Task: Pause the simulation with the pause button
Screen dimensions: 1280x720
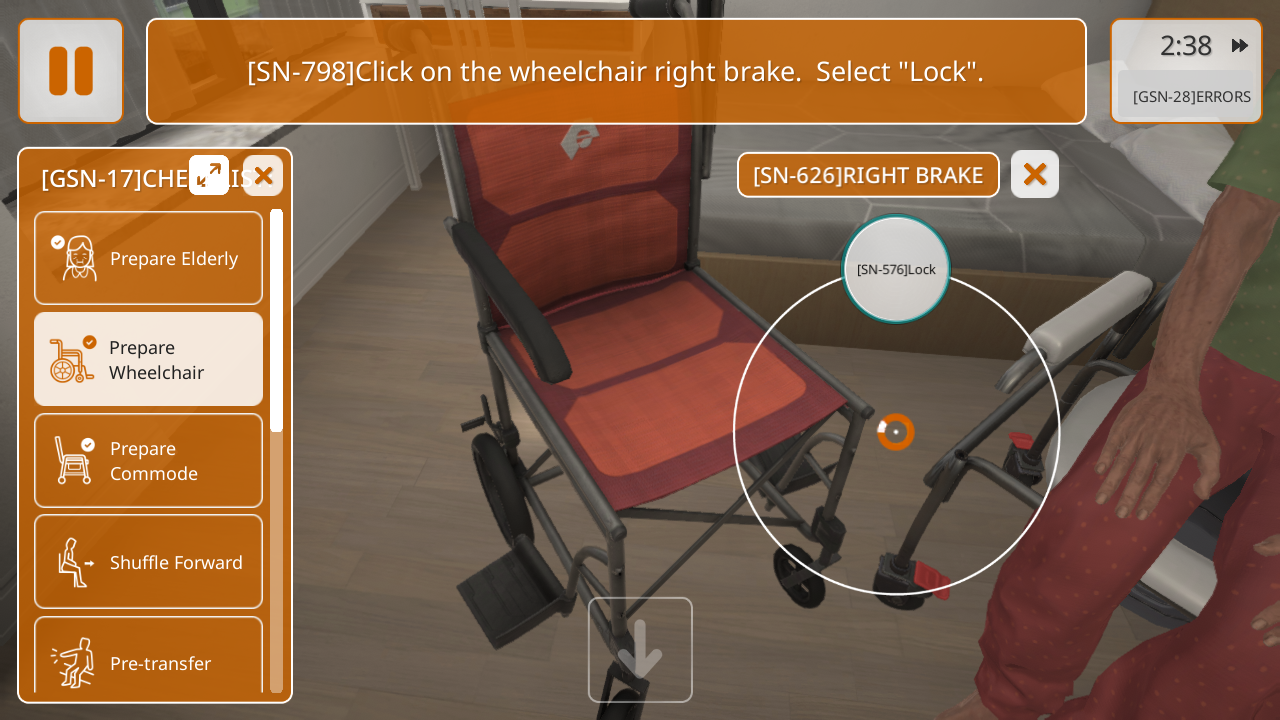Action: 71,71
